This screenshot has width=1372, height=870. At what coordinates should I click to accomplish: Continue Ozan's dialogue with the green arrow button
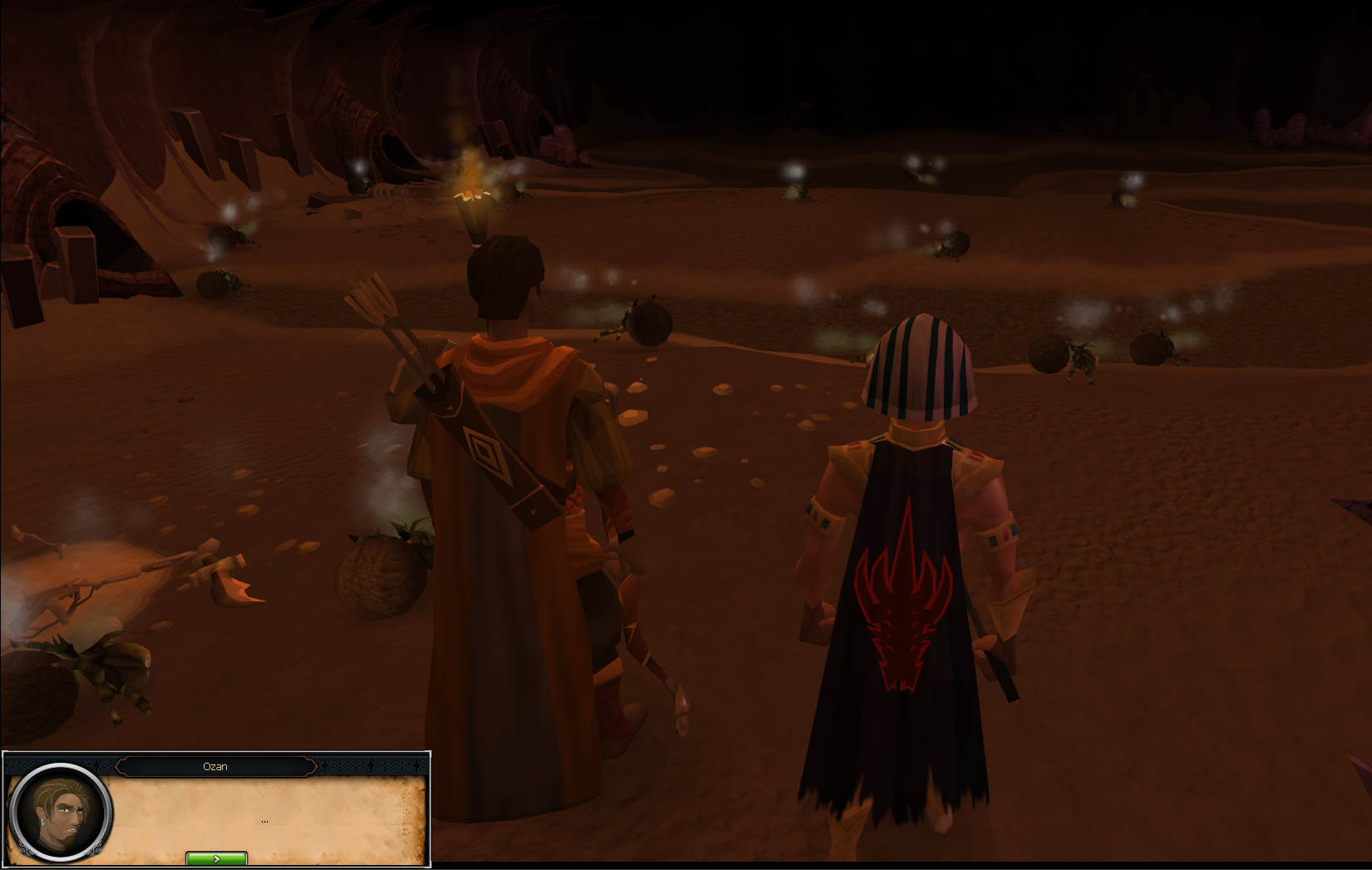[x=216, y=858]
